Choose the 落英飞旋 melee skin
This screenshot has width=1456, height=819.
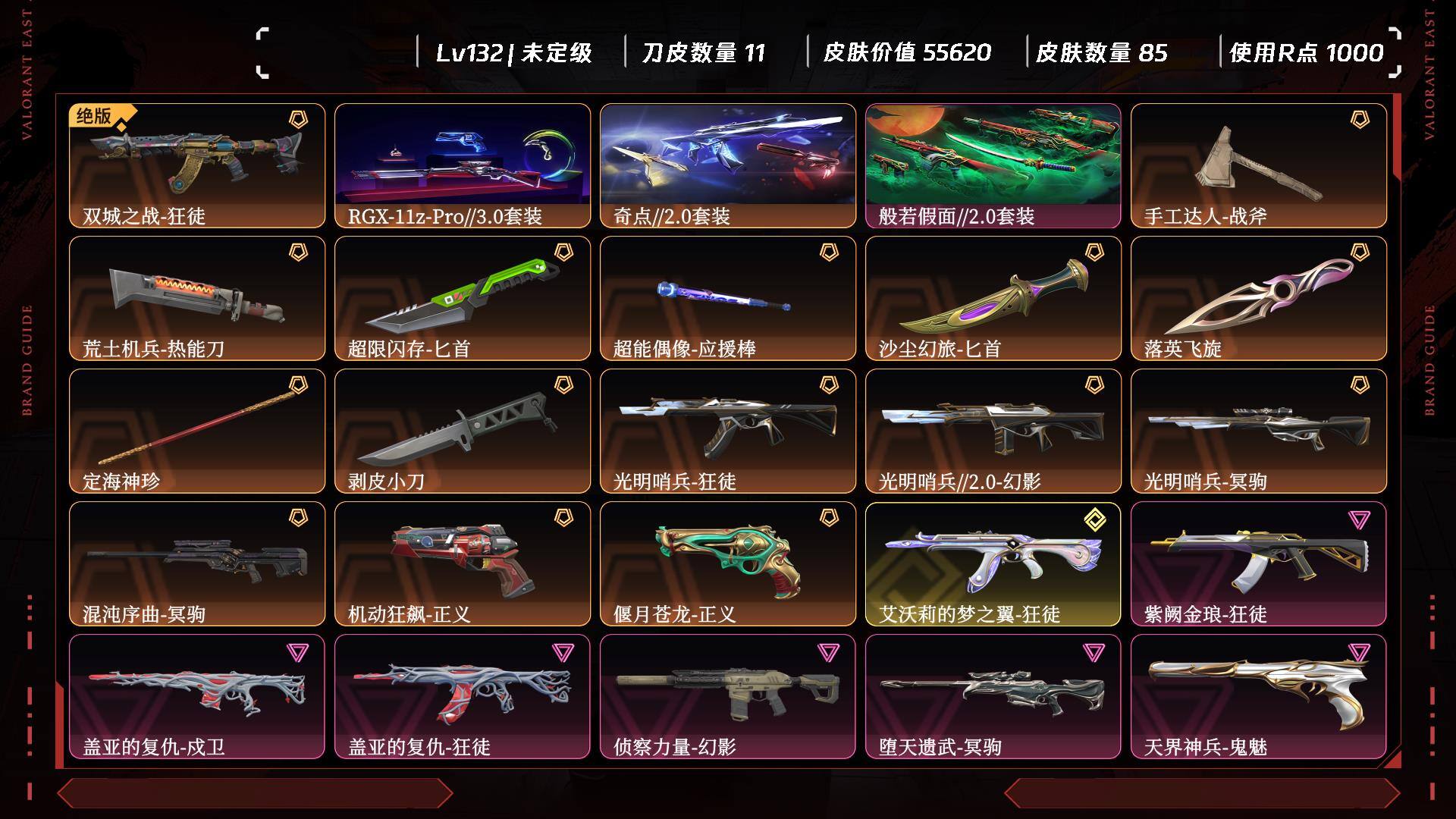[1259, 298]
